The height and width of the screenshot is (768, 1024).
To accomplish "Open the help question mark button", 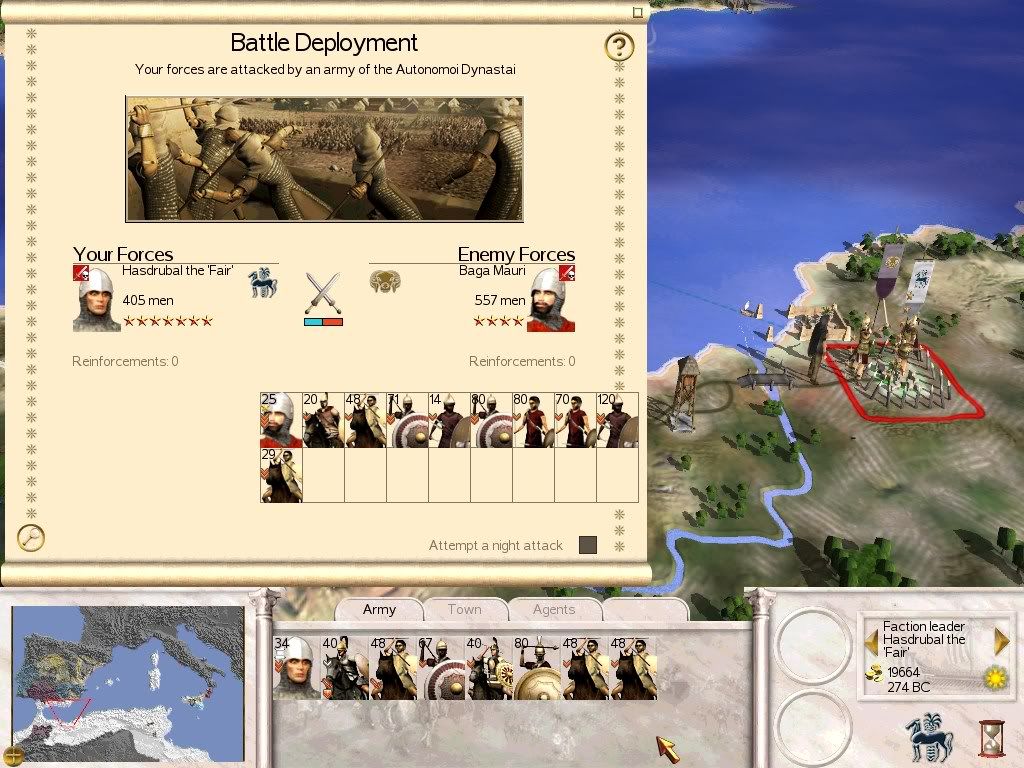I will click(620, 46).
